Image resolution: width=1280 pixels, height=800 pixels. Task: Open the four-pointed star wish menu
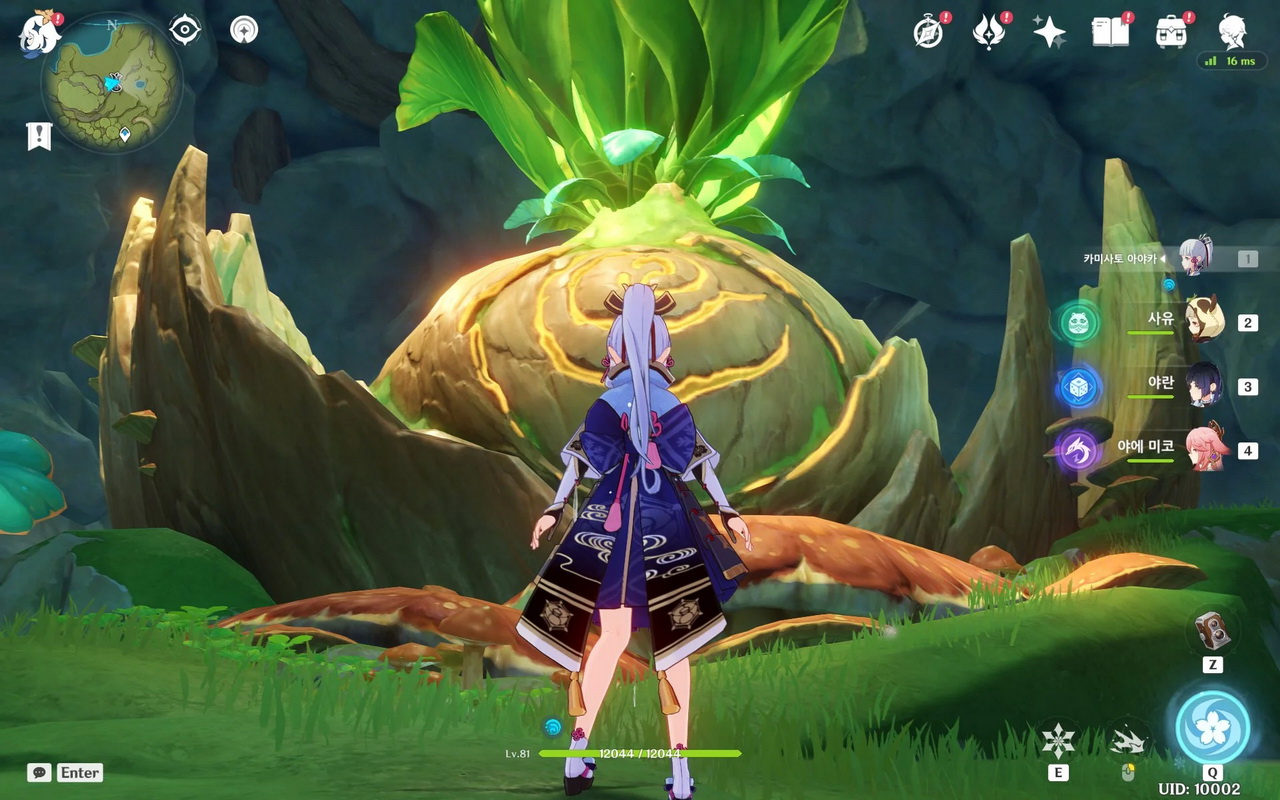point(1049,32)
